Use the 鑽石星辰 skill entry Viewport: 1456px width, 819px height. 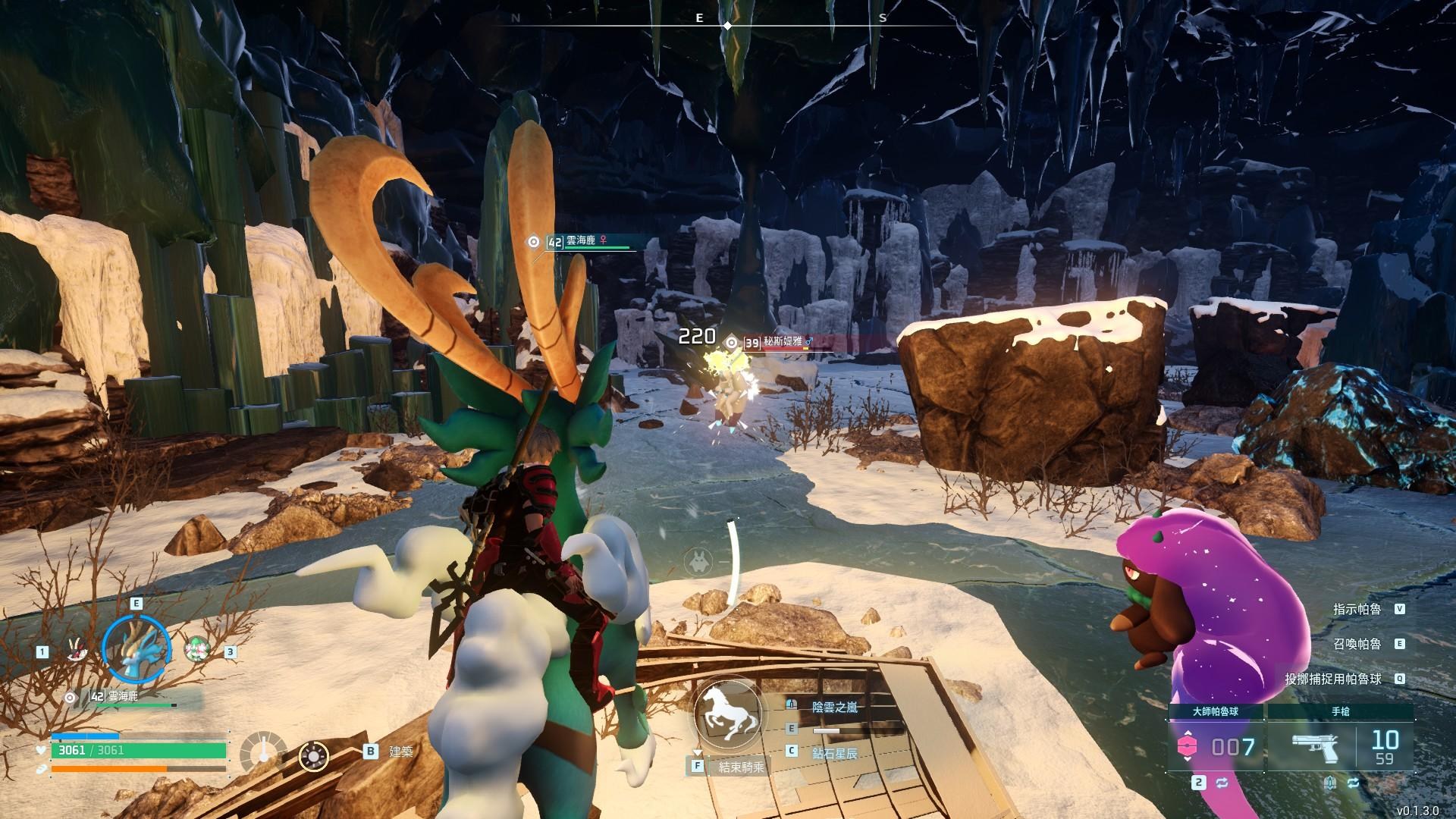coord(834,752)
